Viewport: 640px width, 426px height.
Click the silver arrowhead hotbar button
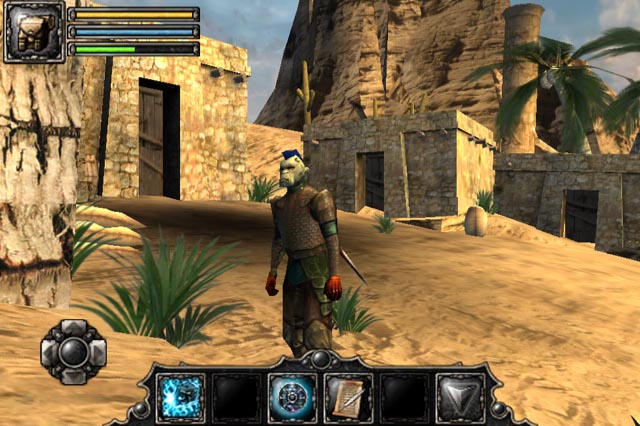459,397
